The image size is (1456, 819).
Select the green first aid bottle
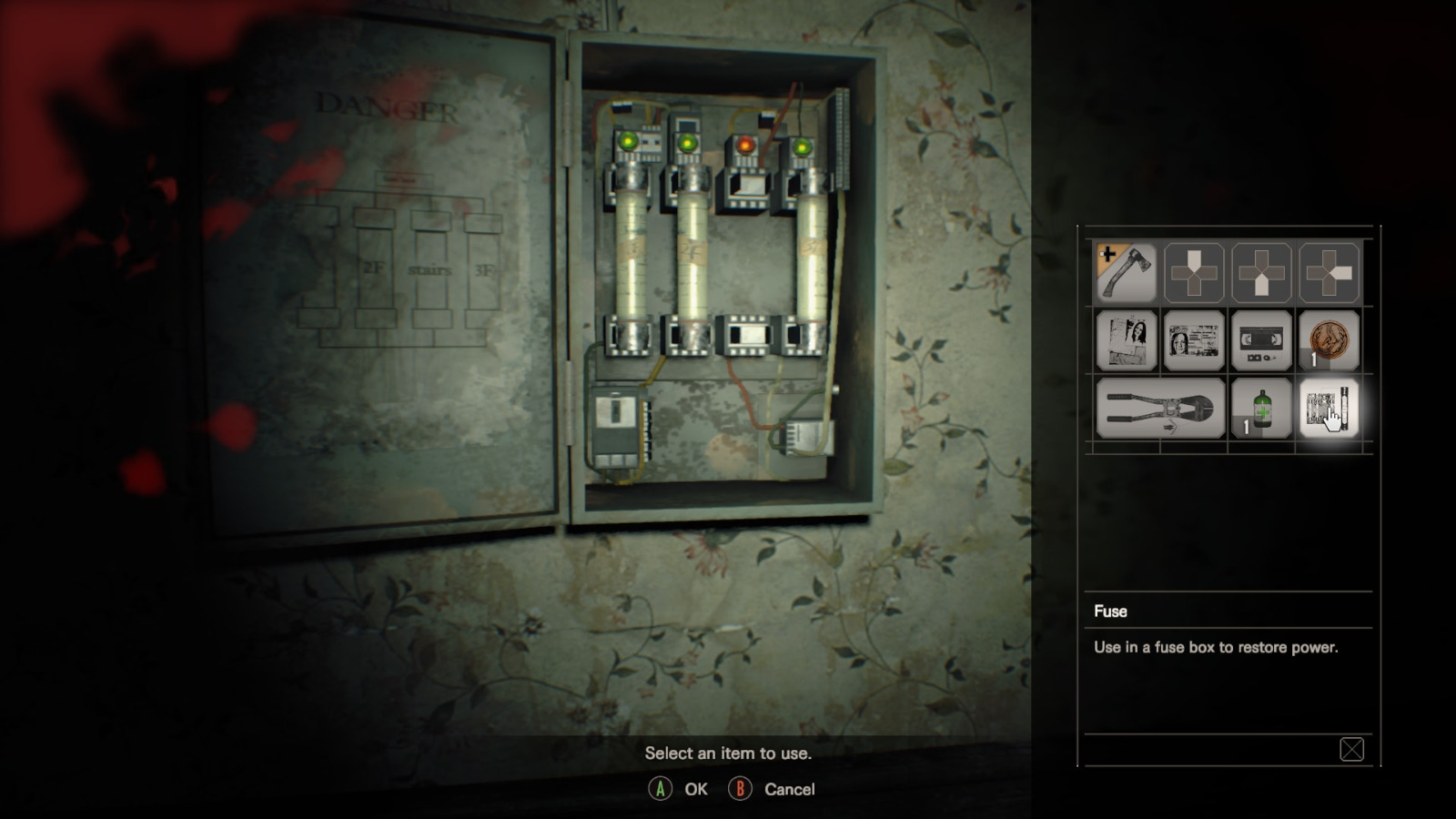pos(1261,409)
